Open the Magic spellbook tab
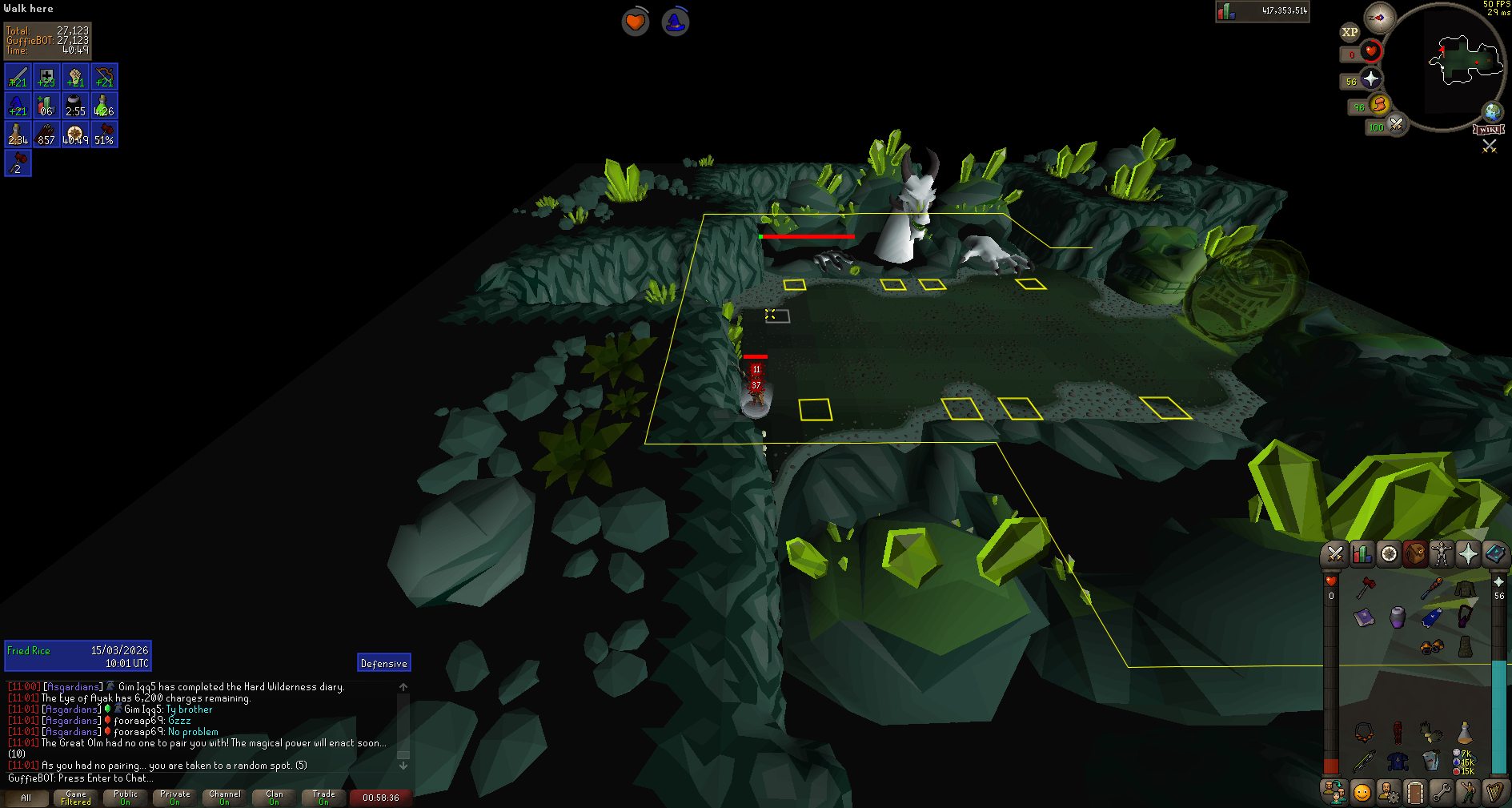 pyautogui.click(x=1494, y=553)
